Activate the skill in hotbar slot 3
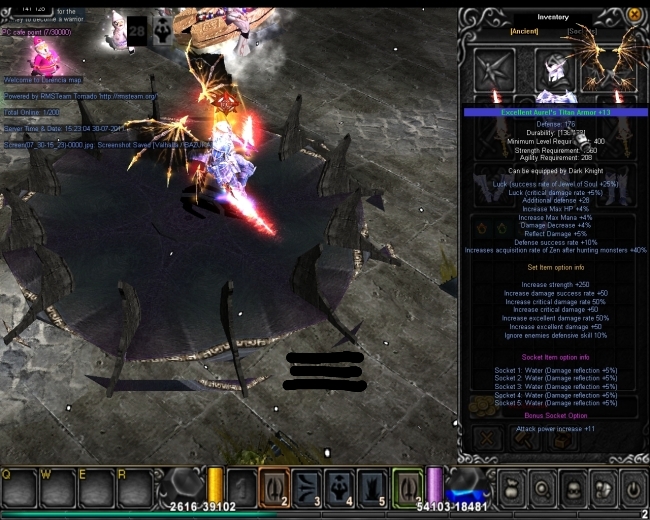 click(x=307, y=487)
